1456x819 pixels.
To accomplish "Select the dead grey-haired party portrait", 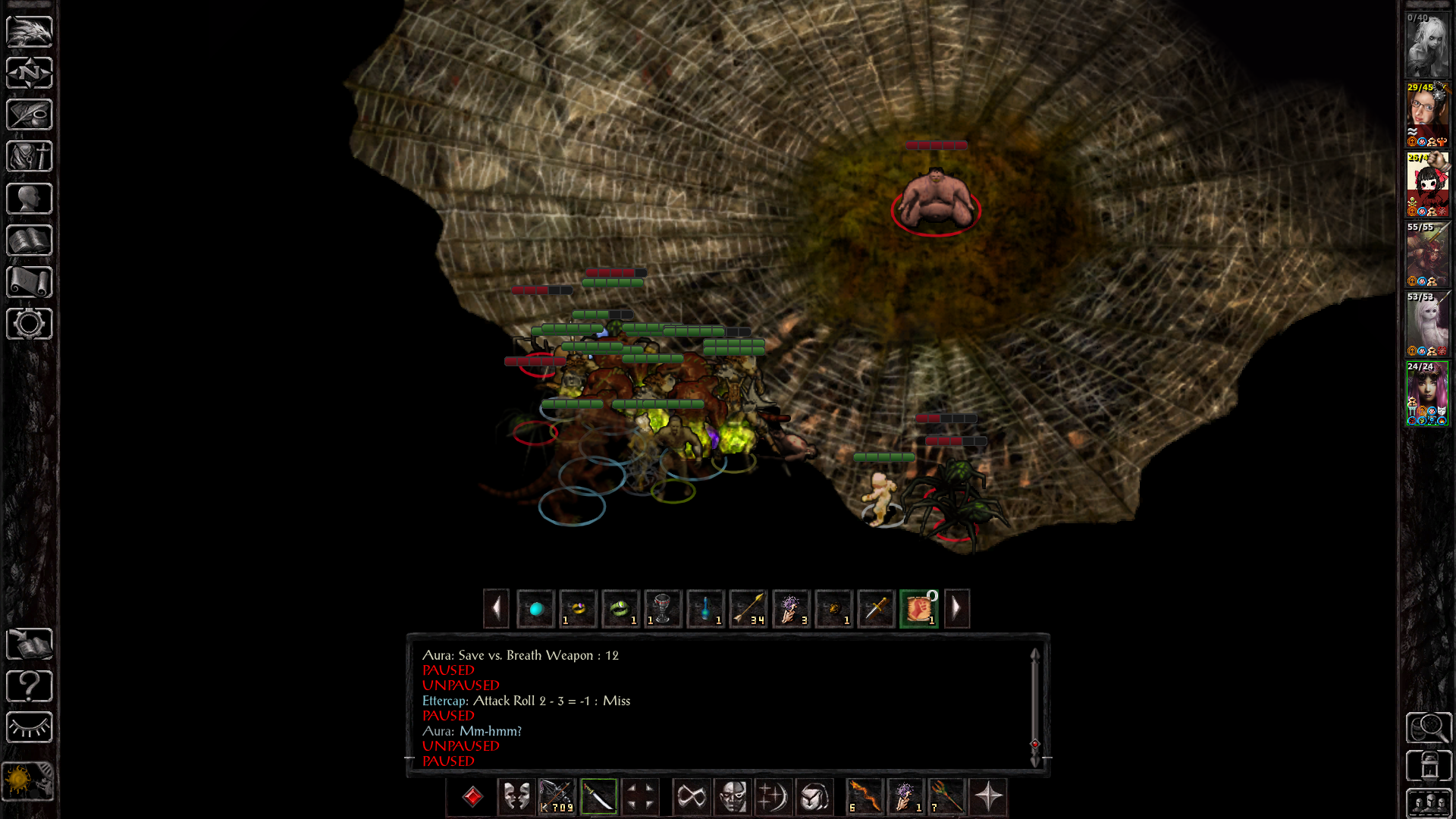I will coord(1427,45).
